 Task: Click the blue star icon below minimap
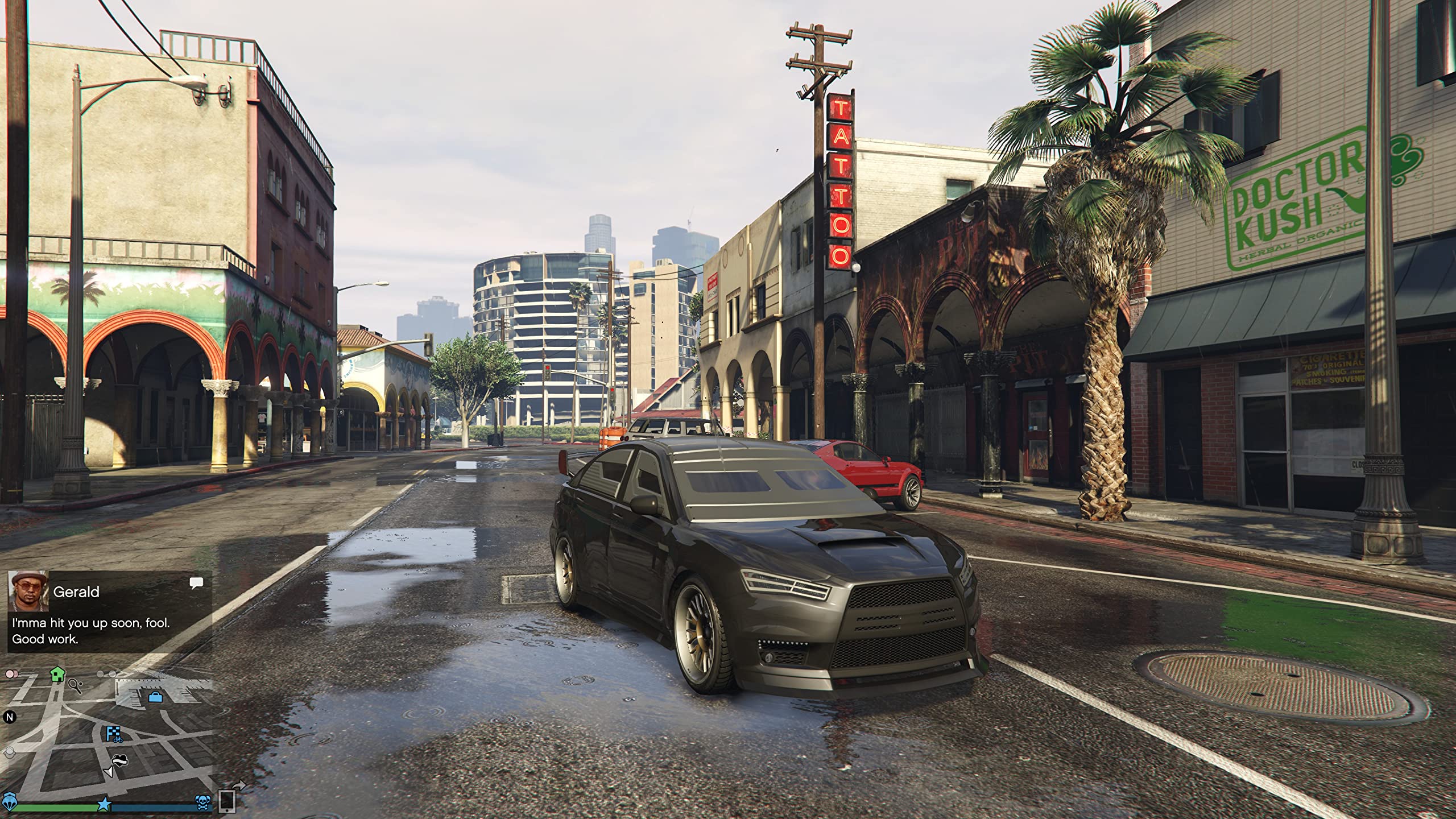pos(104,804)
